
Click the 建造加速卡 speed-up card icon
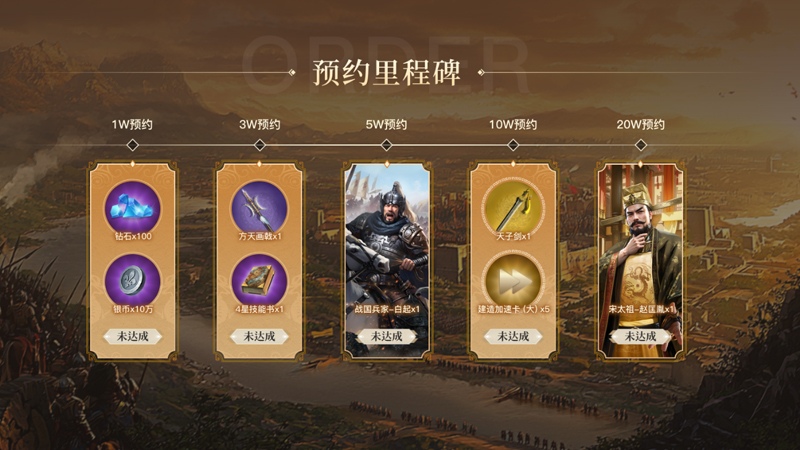(513, 278)
